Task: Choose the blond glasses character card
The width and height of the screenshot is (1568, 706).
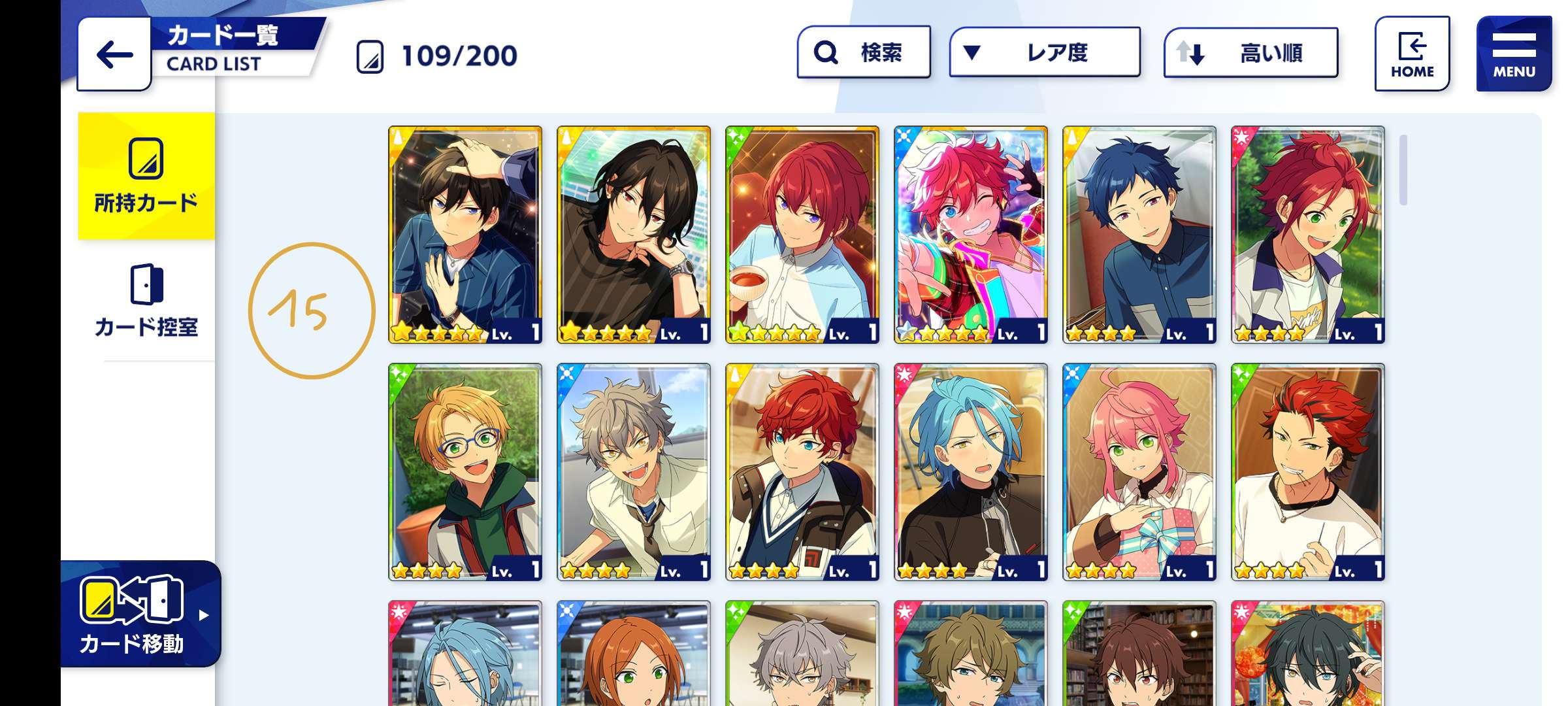Action: pos(465,472)
